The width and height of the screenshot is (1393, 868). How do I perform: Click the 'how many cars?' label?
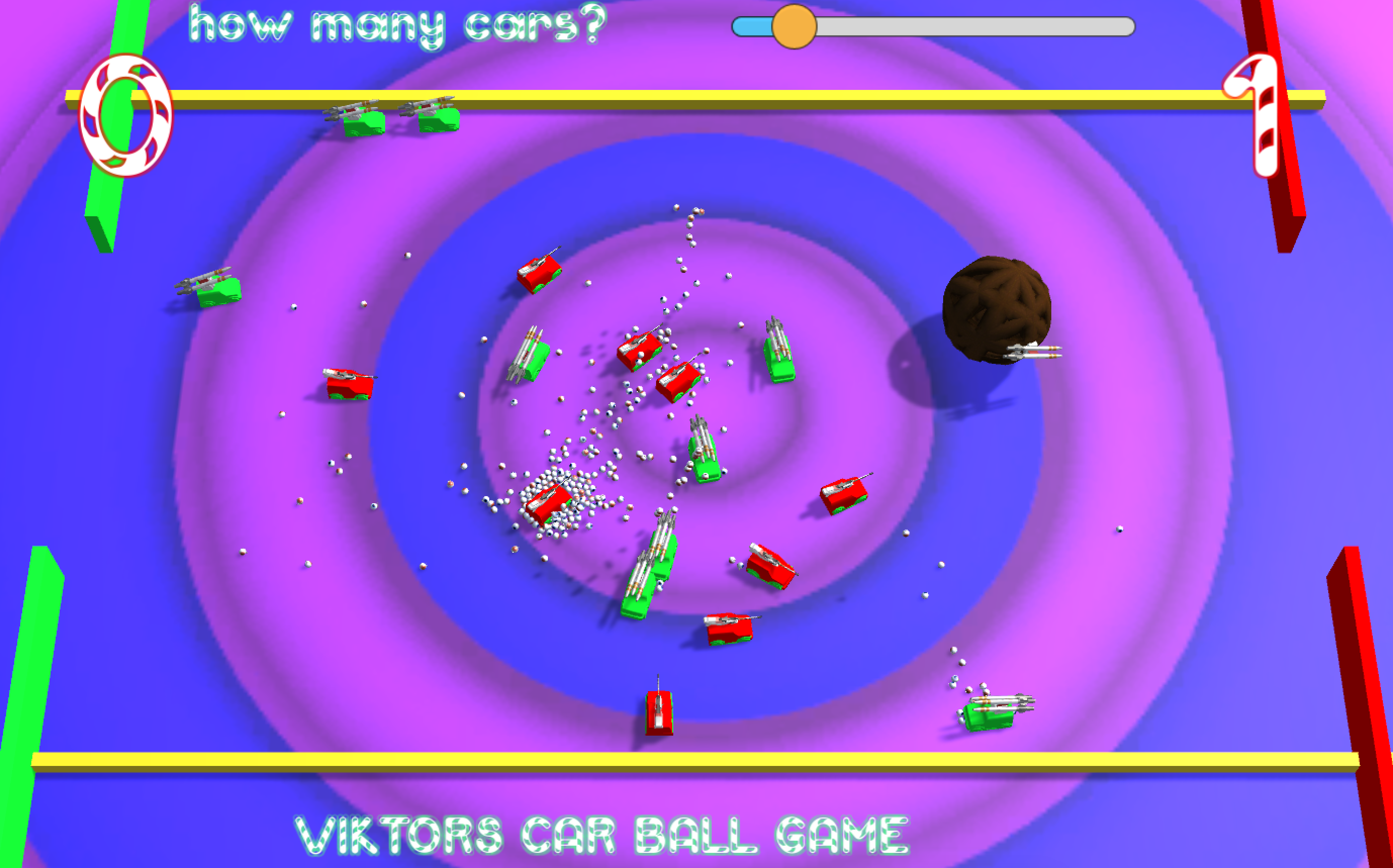tap(396, 26)
